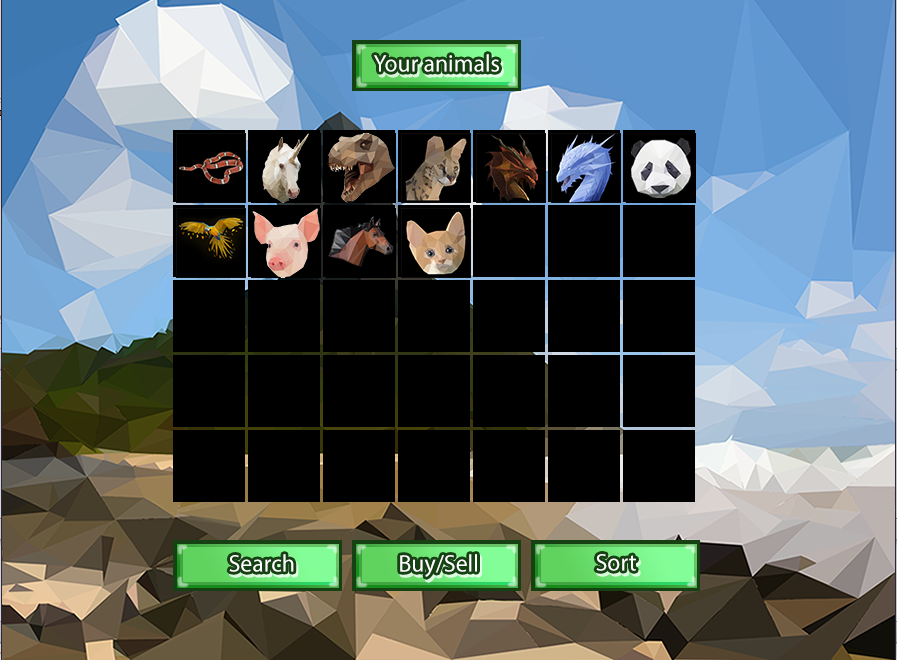Select the panda tile
897x660 pixels.
tap(659, 166)
